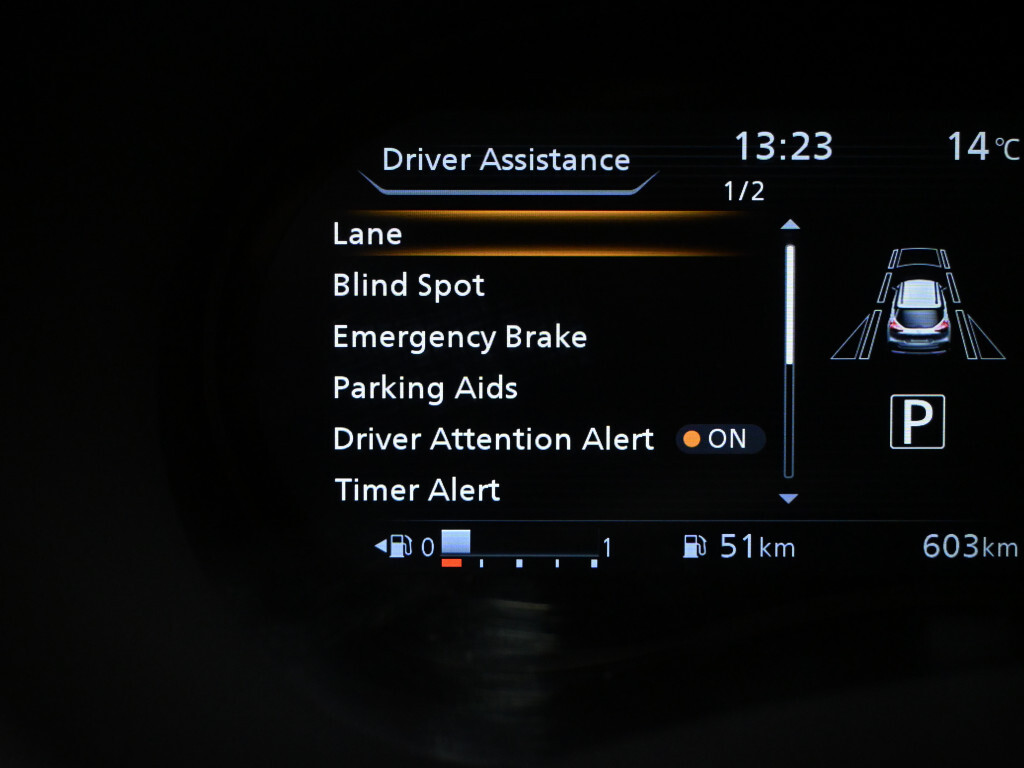Select the Lane menu entry
This screenshot has width=1024, height=768.
pyautogui.click(x=368, y=234)
